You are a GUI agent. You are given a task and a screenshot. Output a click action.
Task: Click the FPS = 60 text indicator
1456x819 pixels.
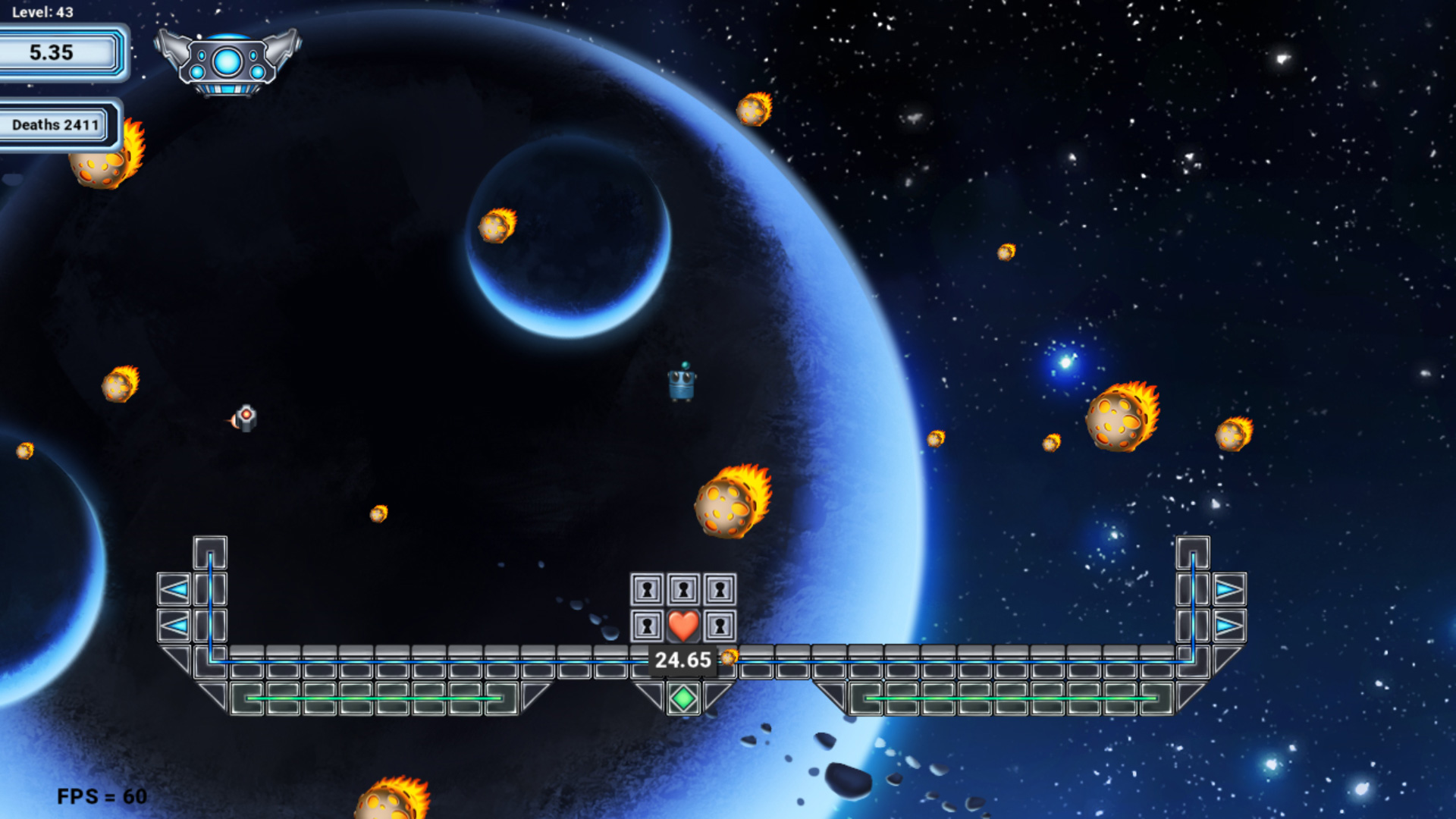[101, 796]
